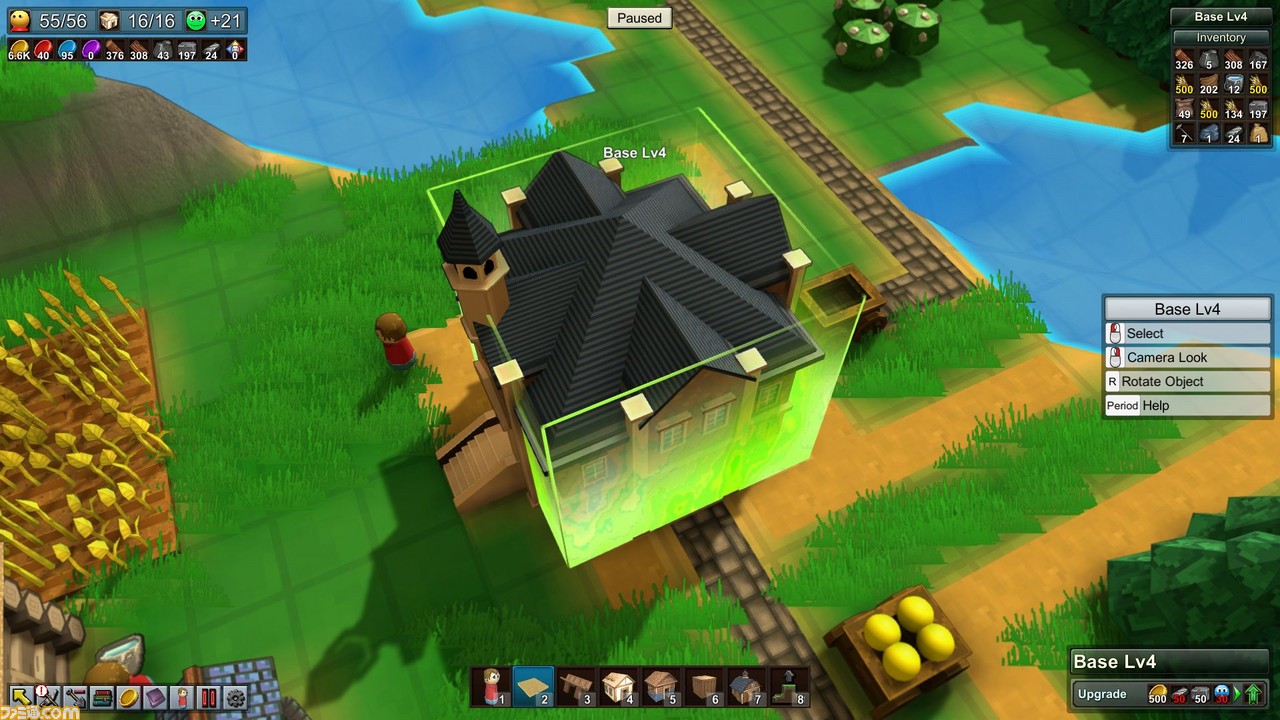Open the gear settings menu
Viewport: 1280px width, 720px height.
(236, 697)
